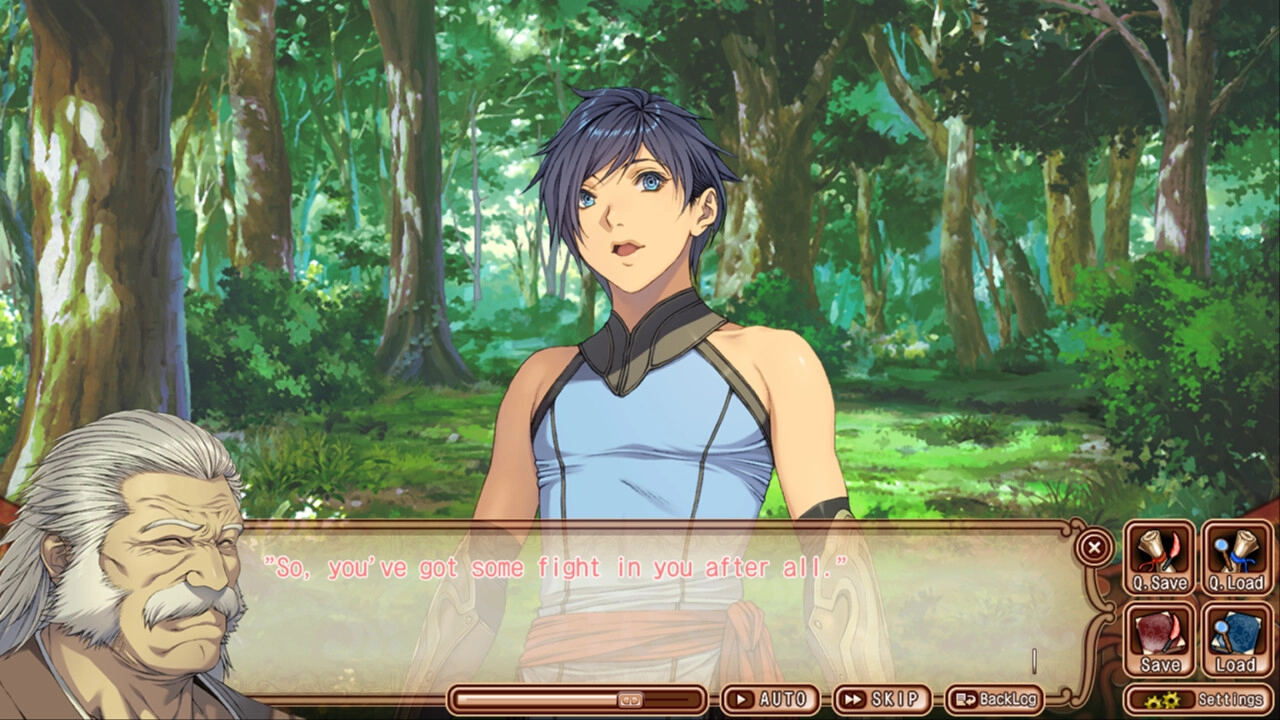Click the Q.Save quick save button

[1159, 559]
